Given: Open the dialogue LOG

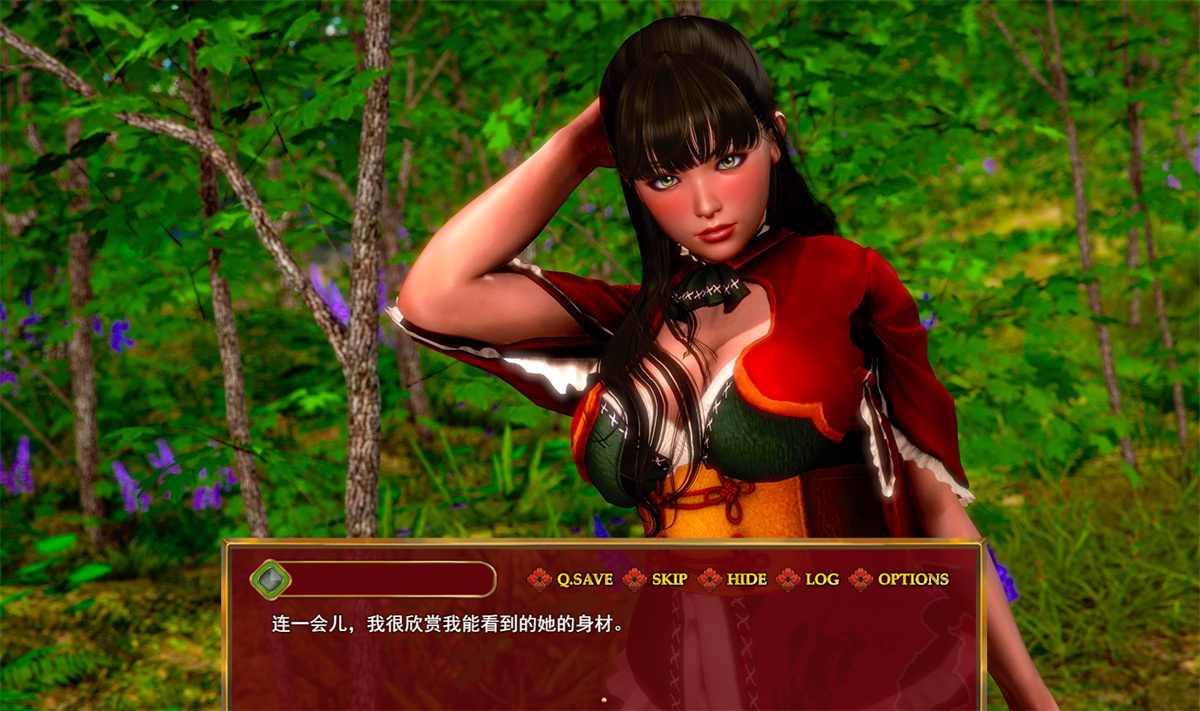Looking at the screenshot, I should pyautogui.click(x=822, y=579).
